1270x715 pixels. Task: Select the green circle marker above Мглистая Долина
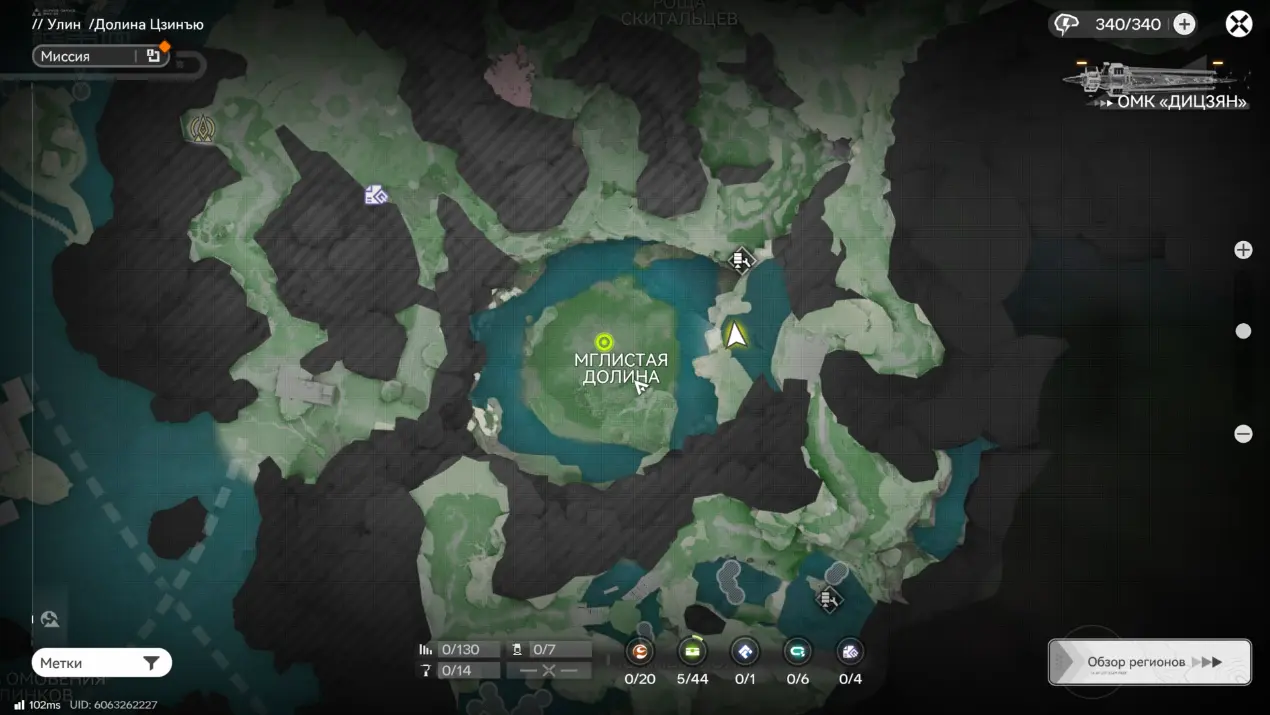[604, 343]
